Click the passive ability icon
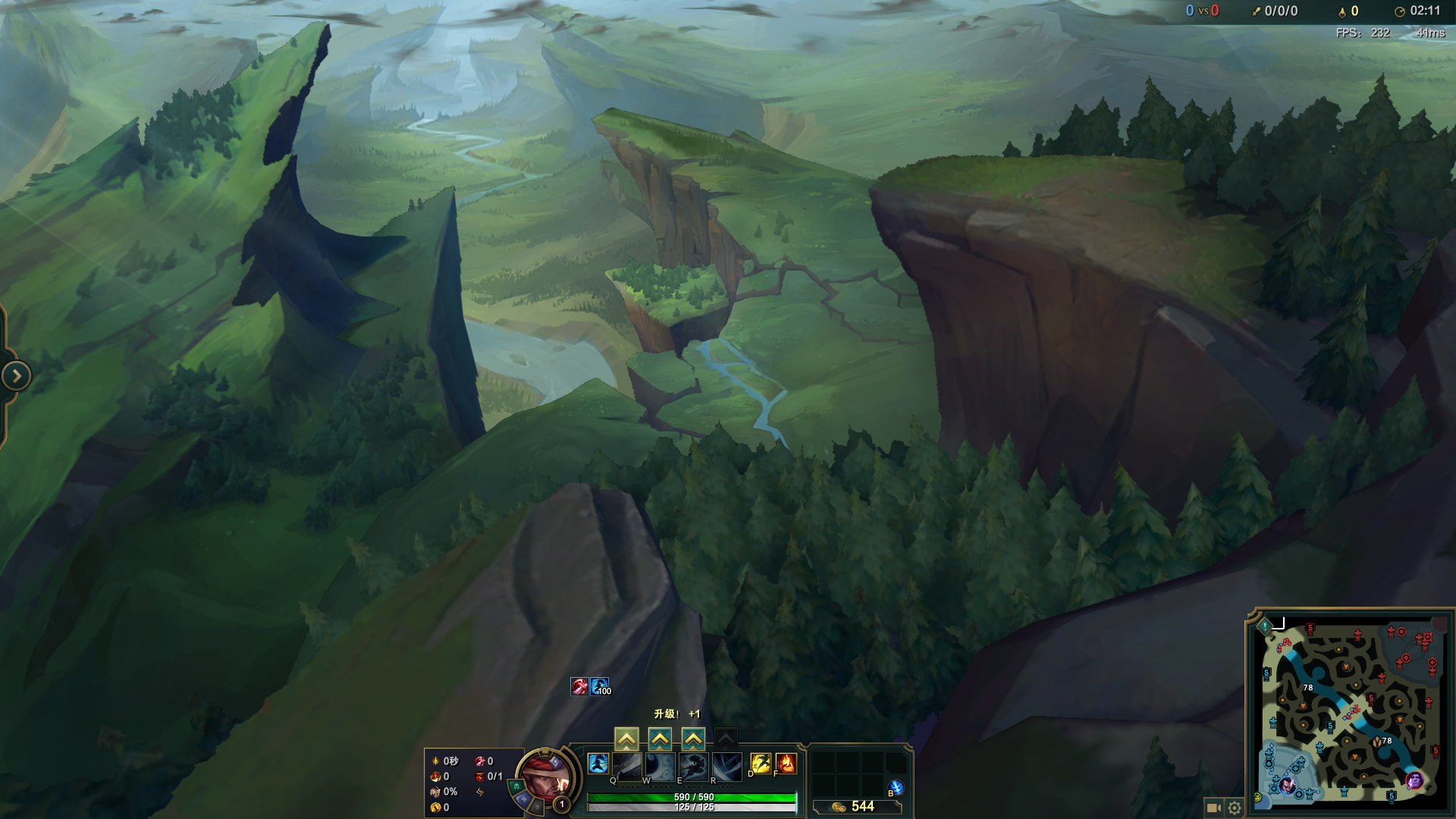This screenshot has height=819, width=1456. (598, 764)
